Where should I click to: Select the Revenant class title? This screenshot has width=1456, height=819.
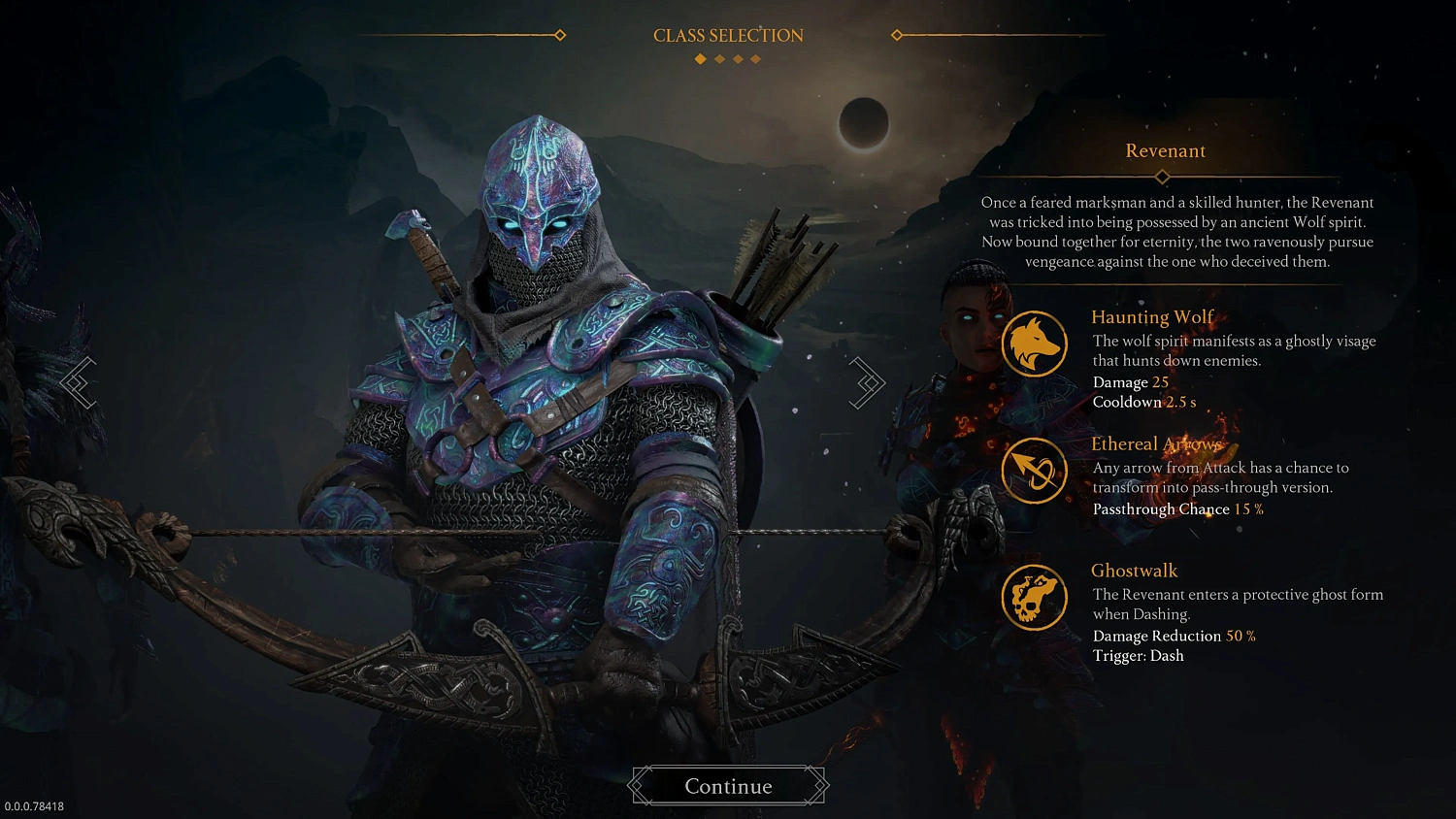pyautogui.click(x=1165, y=150)
